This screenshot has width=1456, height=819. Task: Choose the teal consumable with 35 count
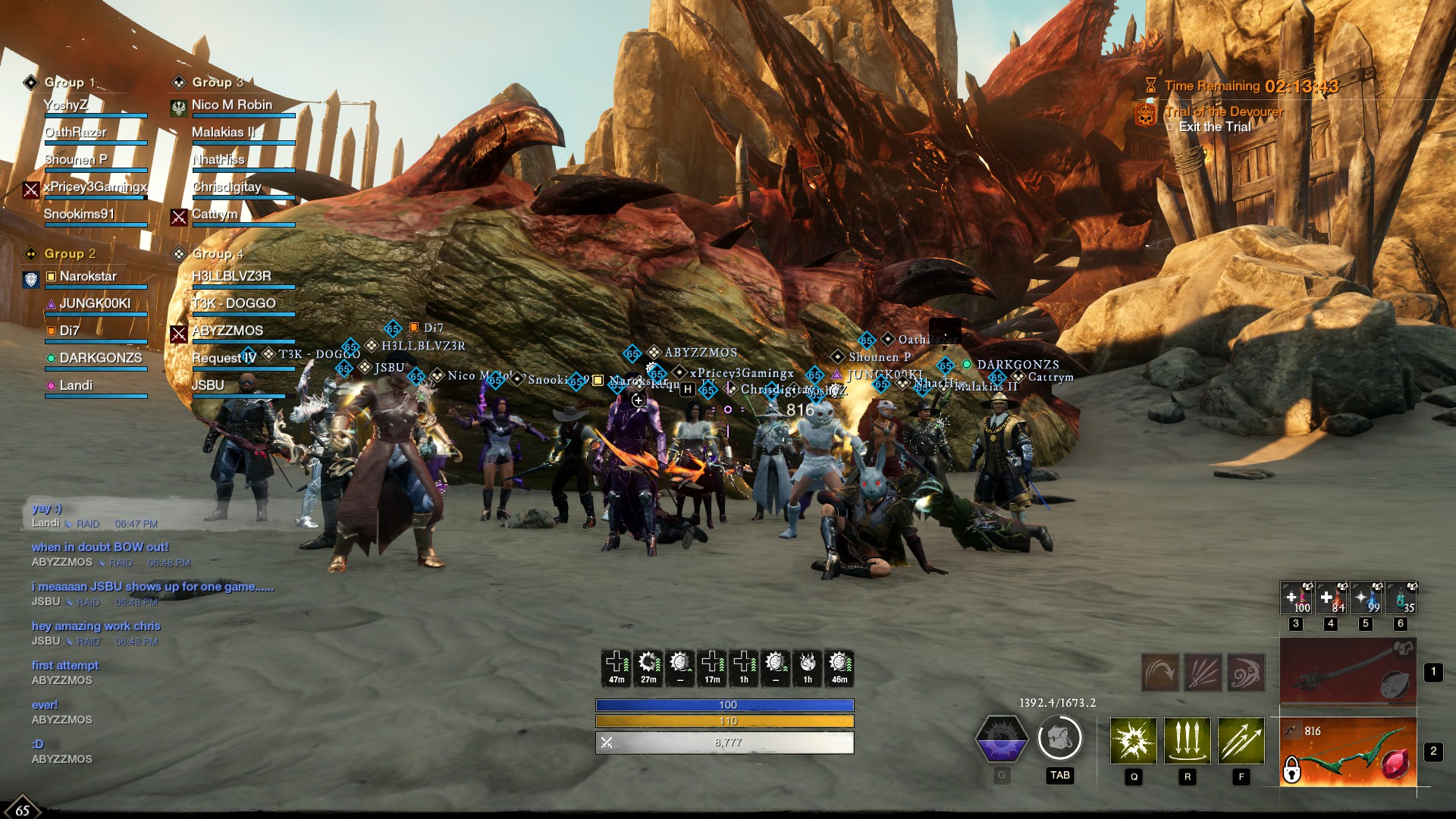click(1401, 598)
